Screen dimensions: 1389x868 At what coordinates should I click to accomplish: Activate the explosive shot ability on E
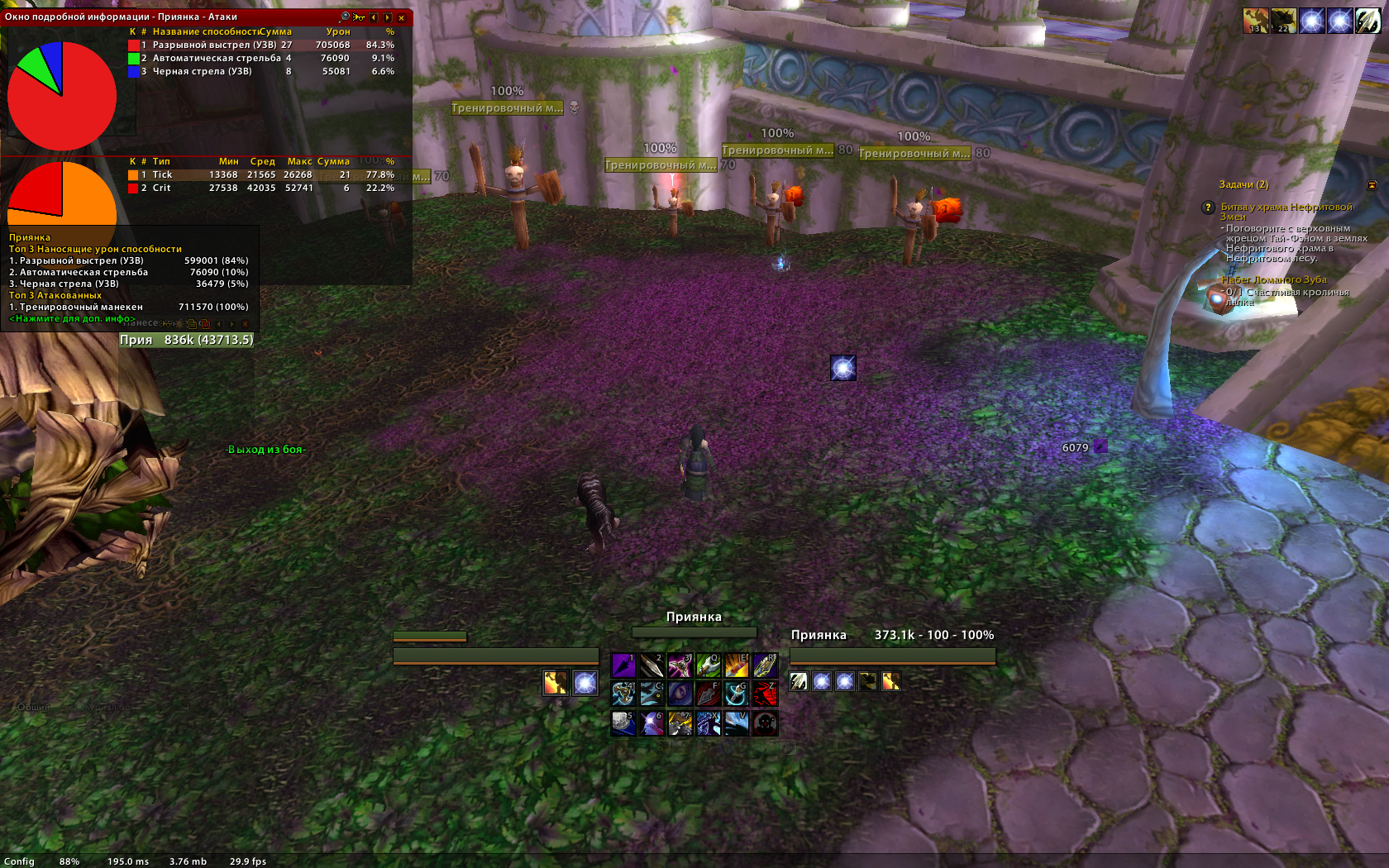coord(736,665)
